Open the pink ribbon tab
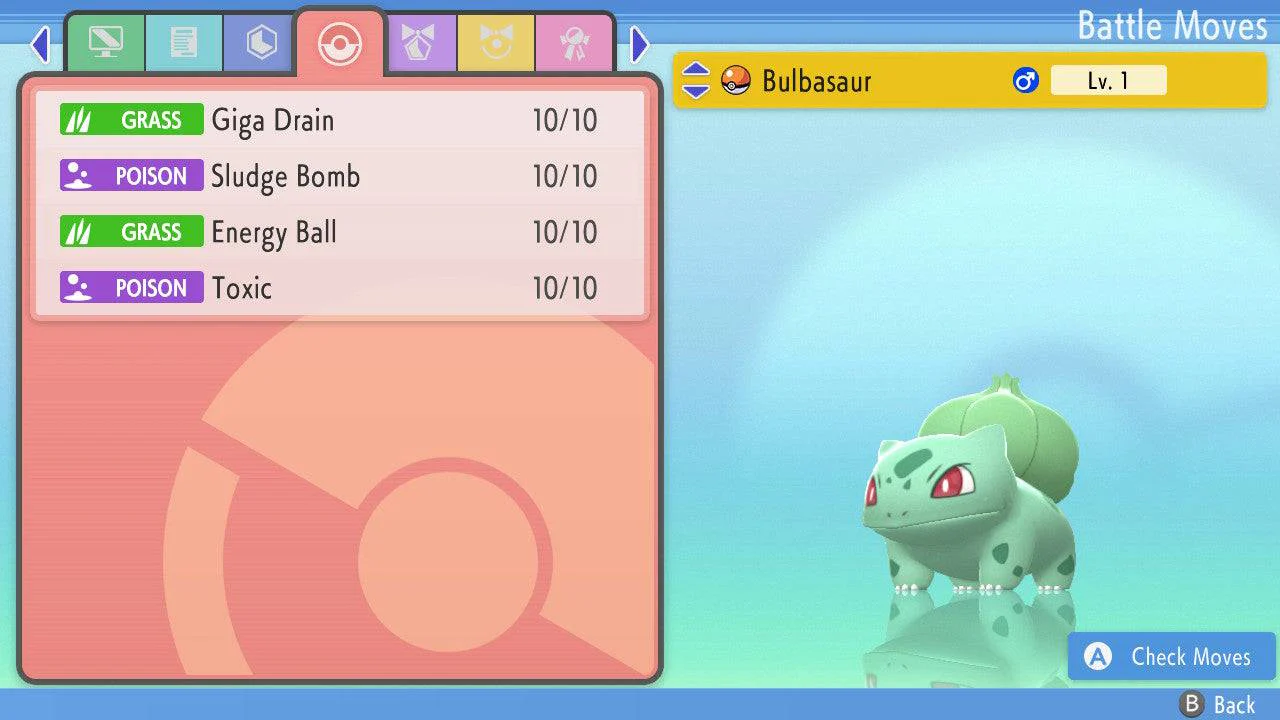This screenshot has width=1280, height=720. click(574, 43)
